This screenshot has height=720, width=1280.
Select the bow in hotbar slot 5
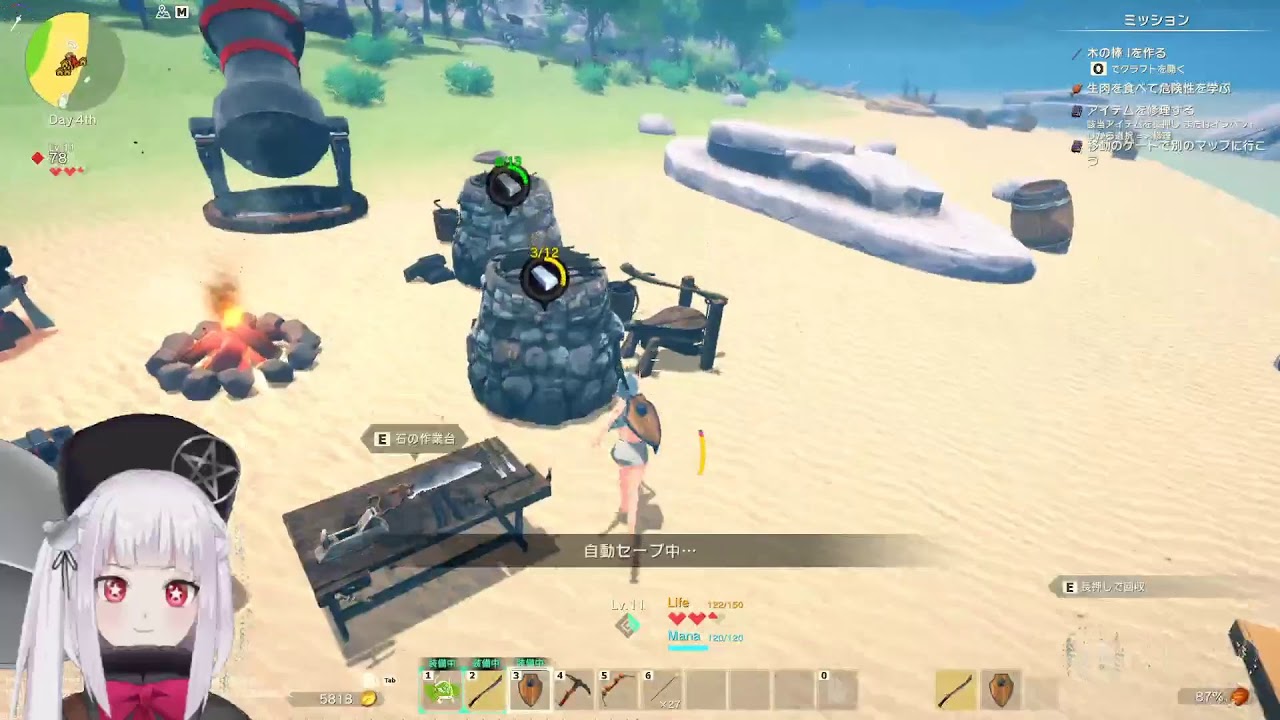(618, 690)
